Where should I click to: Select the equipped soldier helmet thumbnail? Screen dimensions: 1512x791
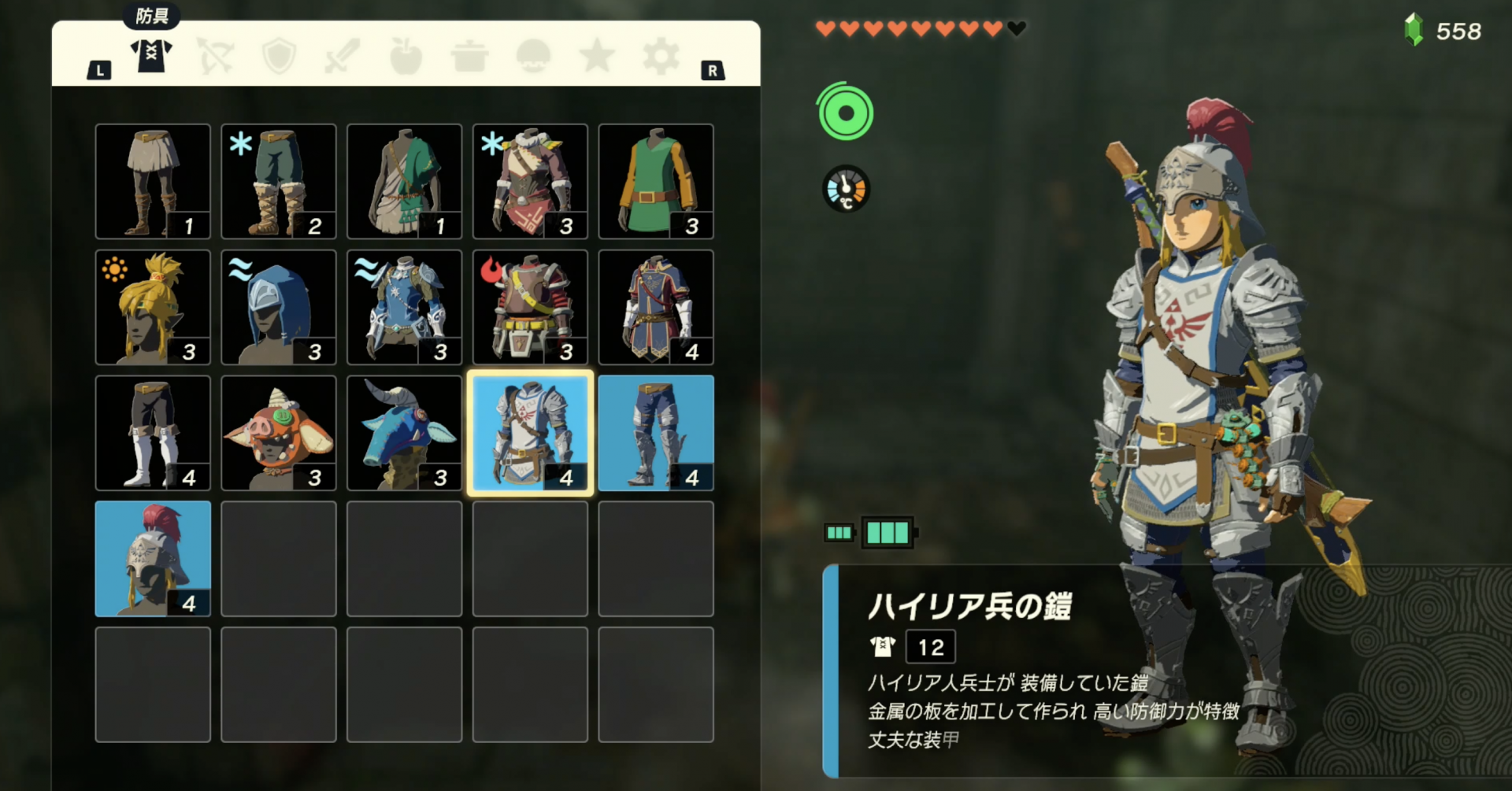[152, 559]
